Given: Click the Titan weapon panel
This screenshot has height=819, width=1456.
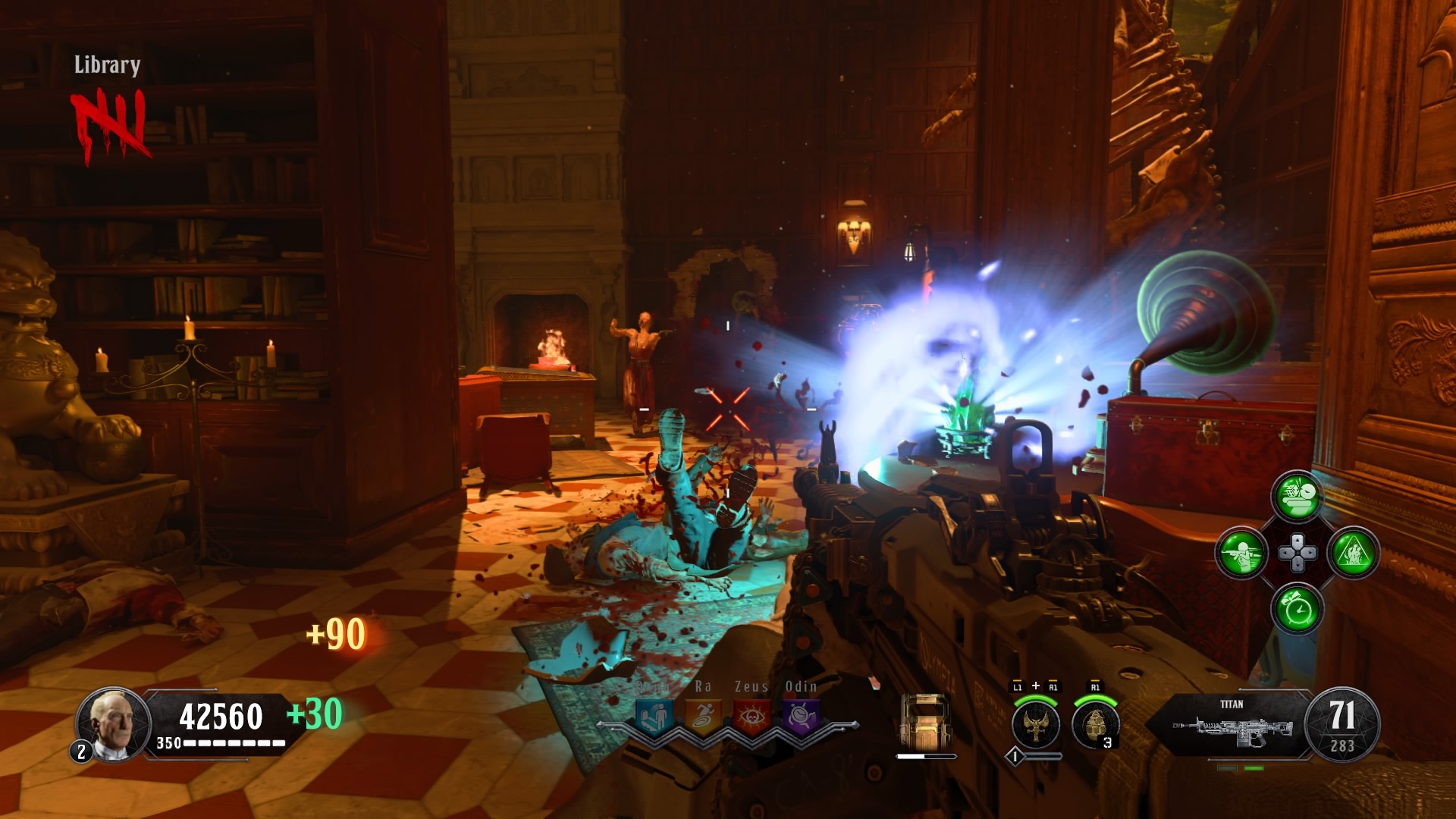Looking at the screenshot, I should point(1232,724).
